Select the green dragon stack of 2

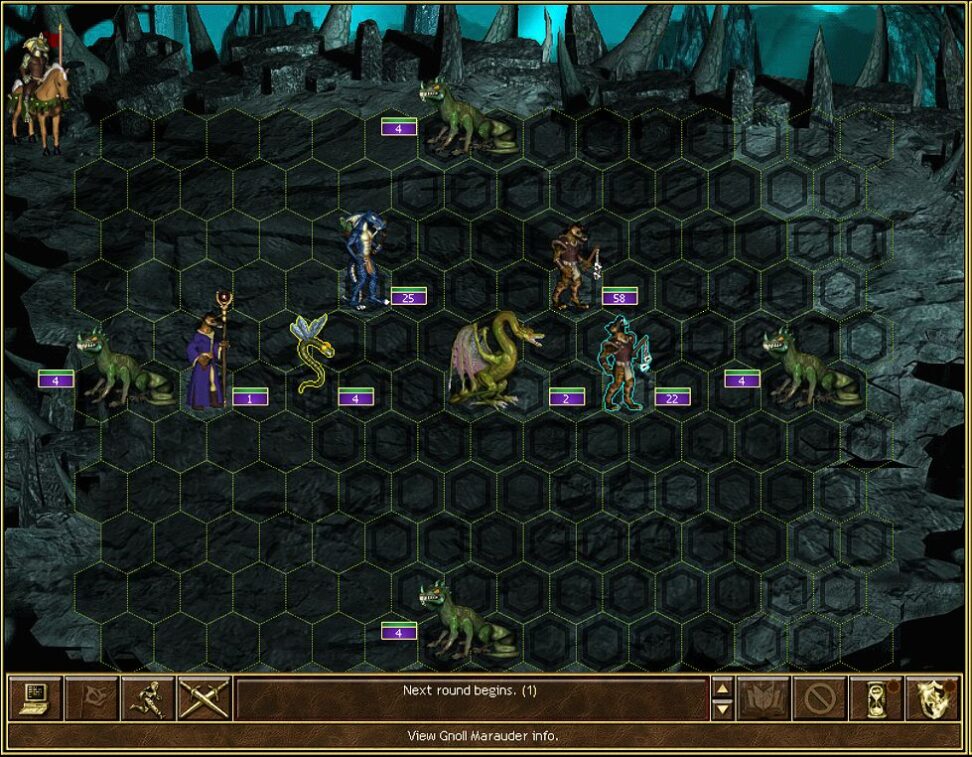(495, 360)
